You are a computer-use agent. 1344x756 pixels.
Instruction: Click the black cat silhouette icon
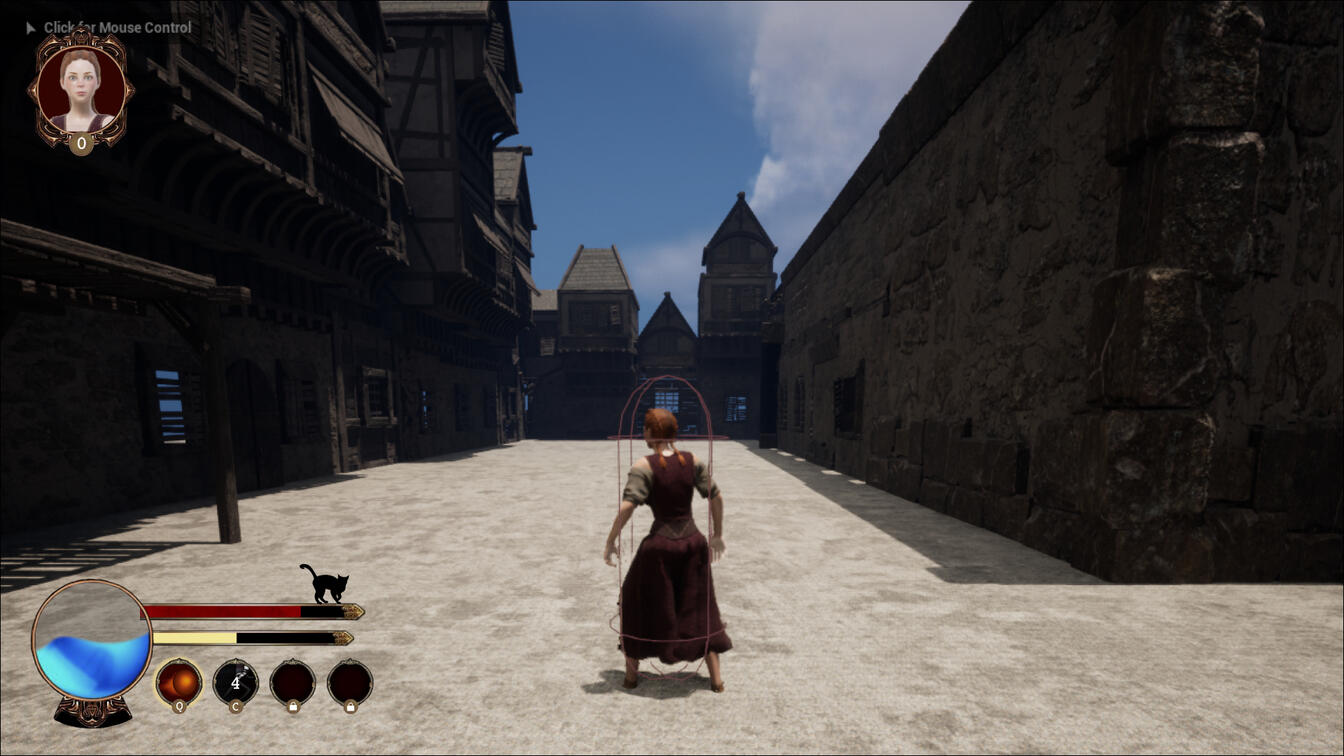click(326, 583)
